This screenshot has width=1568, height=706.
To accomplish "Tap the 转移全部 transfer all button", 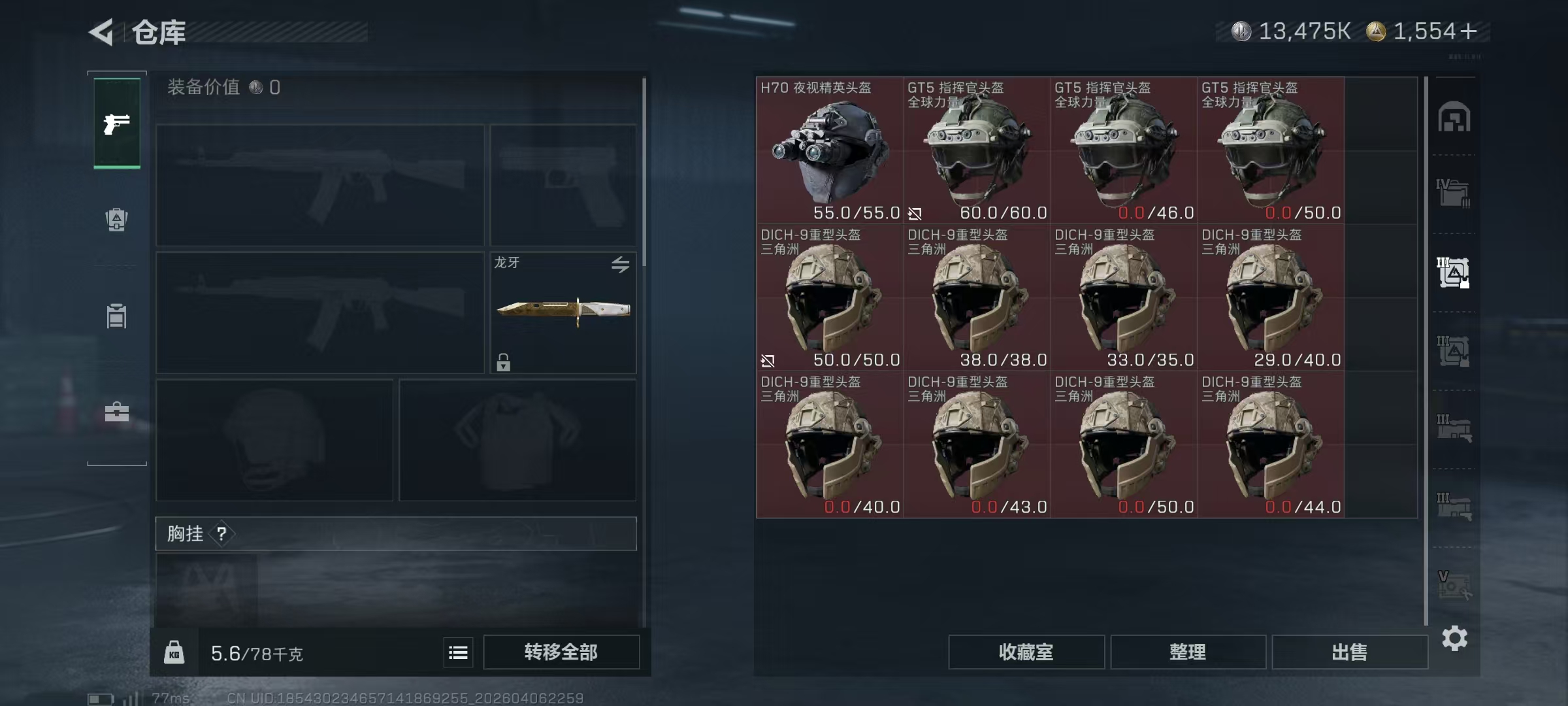I will [561, 652].
